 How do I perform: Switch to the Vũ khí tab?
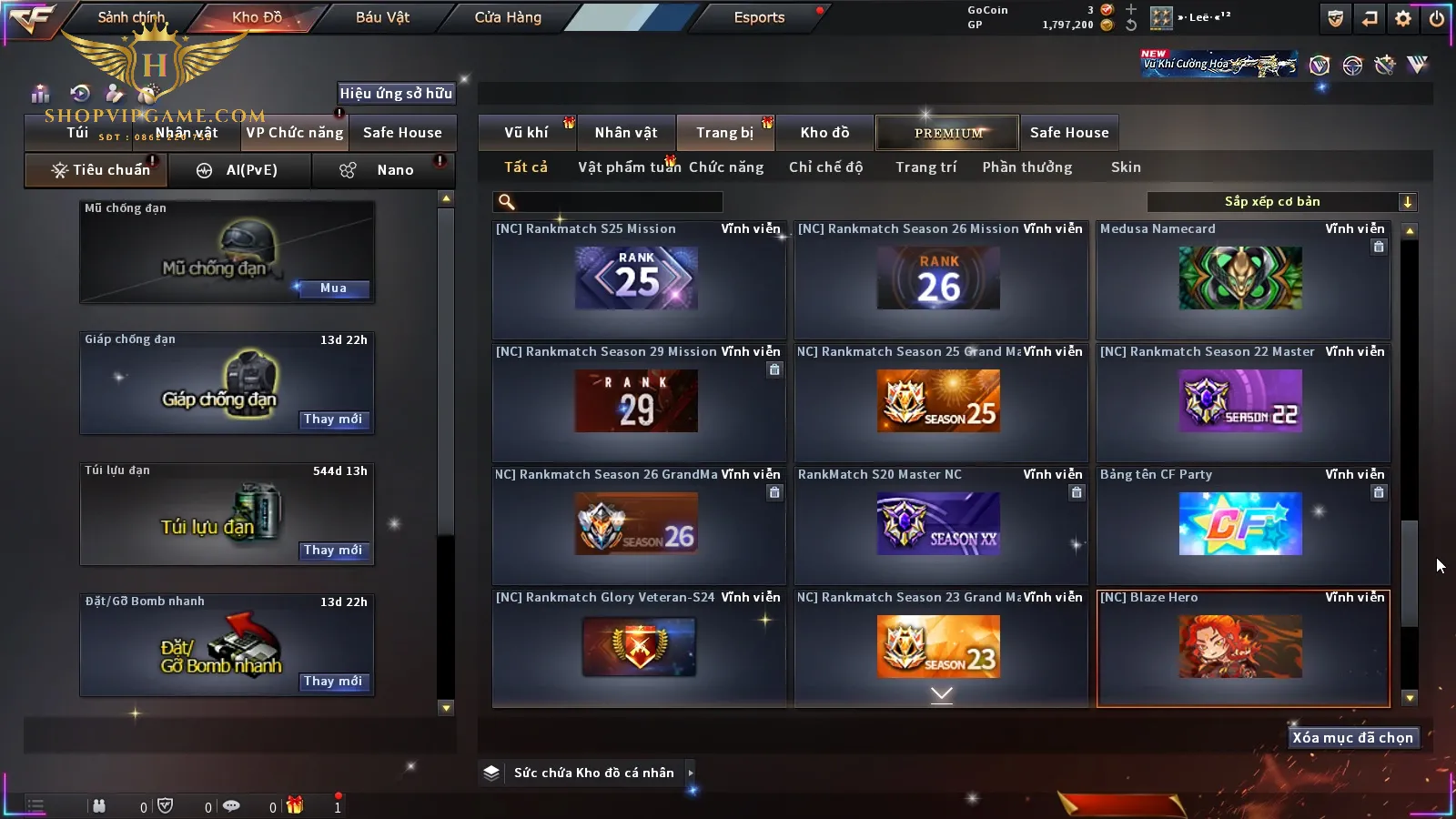526,133
